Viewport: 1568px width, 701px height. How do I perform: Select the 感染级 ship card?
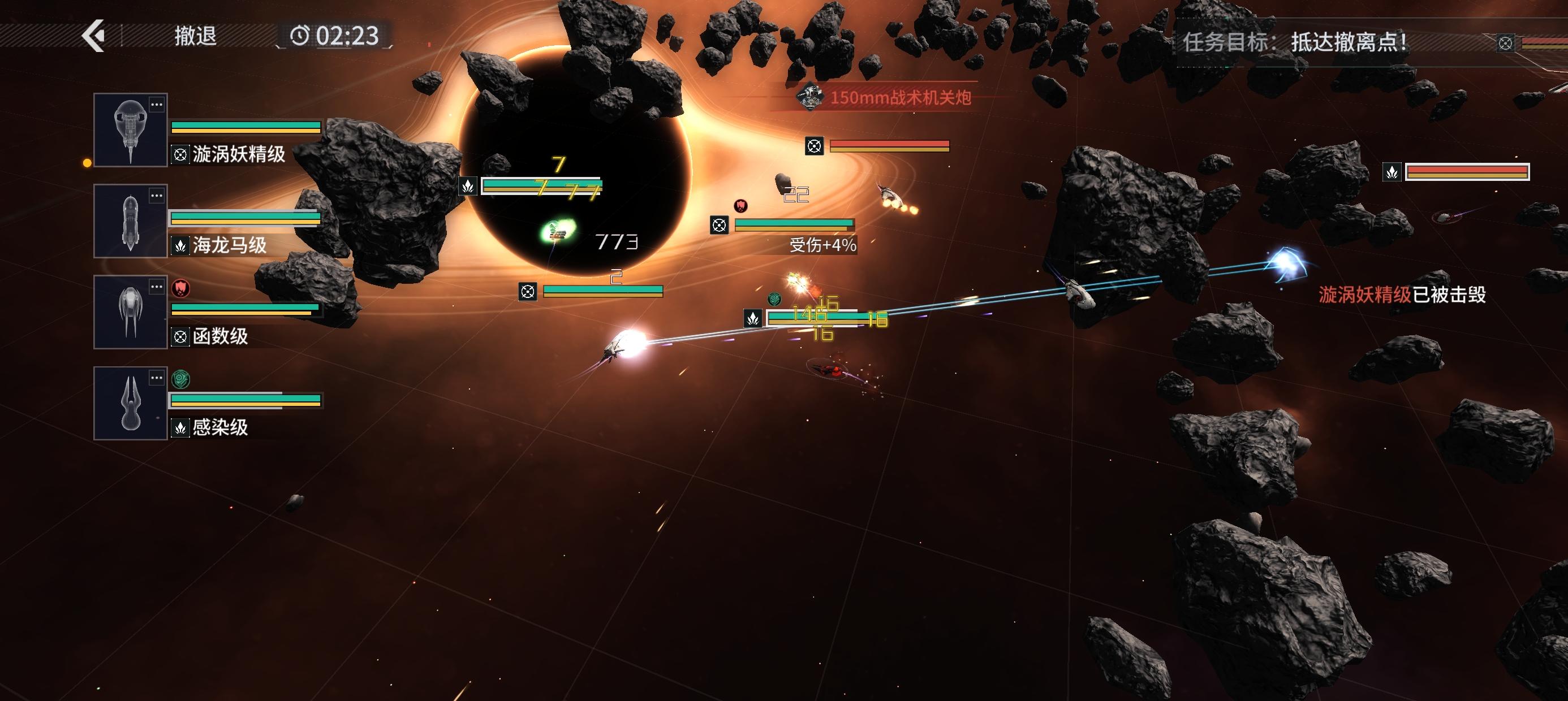130,404
